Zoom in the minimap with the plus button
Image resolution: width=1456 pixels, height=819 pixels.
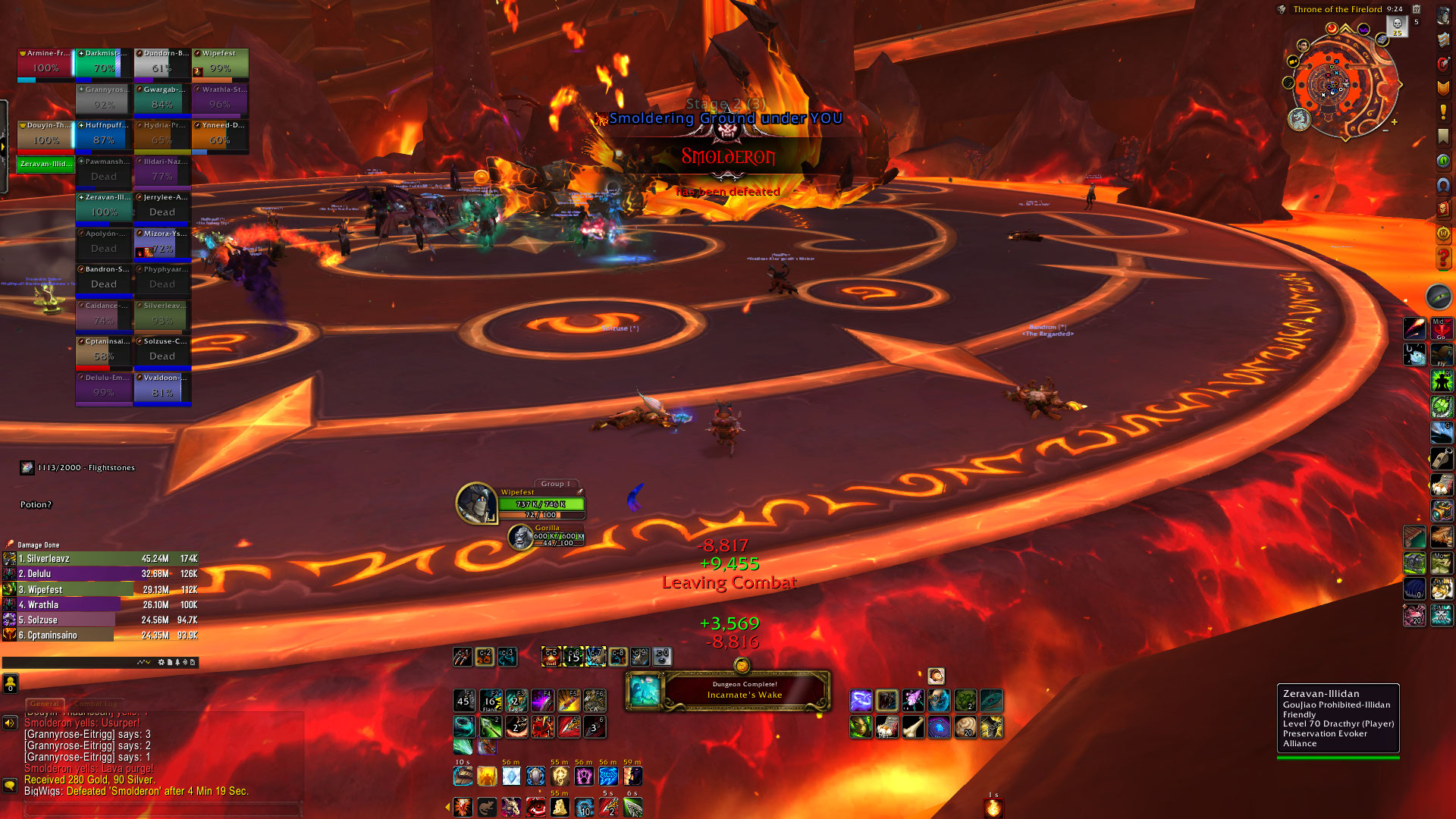point(1394,122)
